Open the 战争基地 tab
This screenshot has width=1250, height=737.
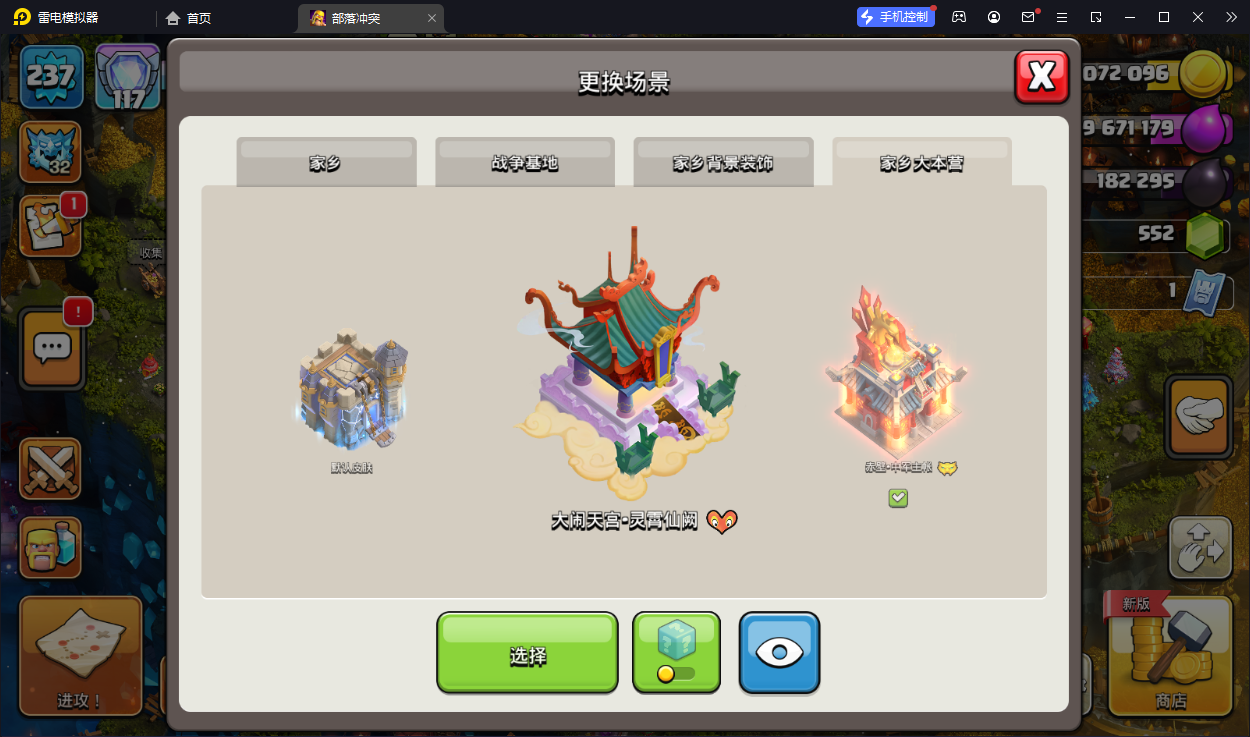coord(524,163)
